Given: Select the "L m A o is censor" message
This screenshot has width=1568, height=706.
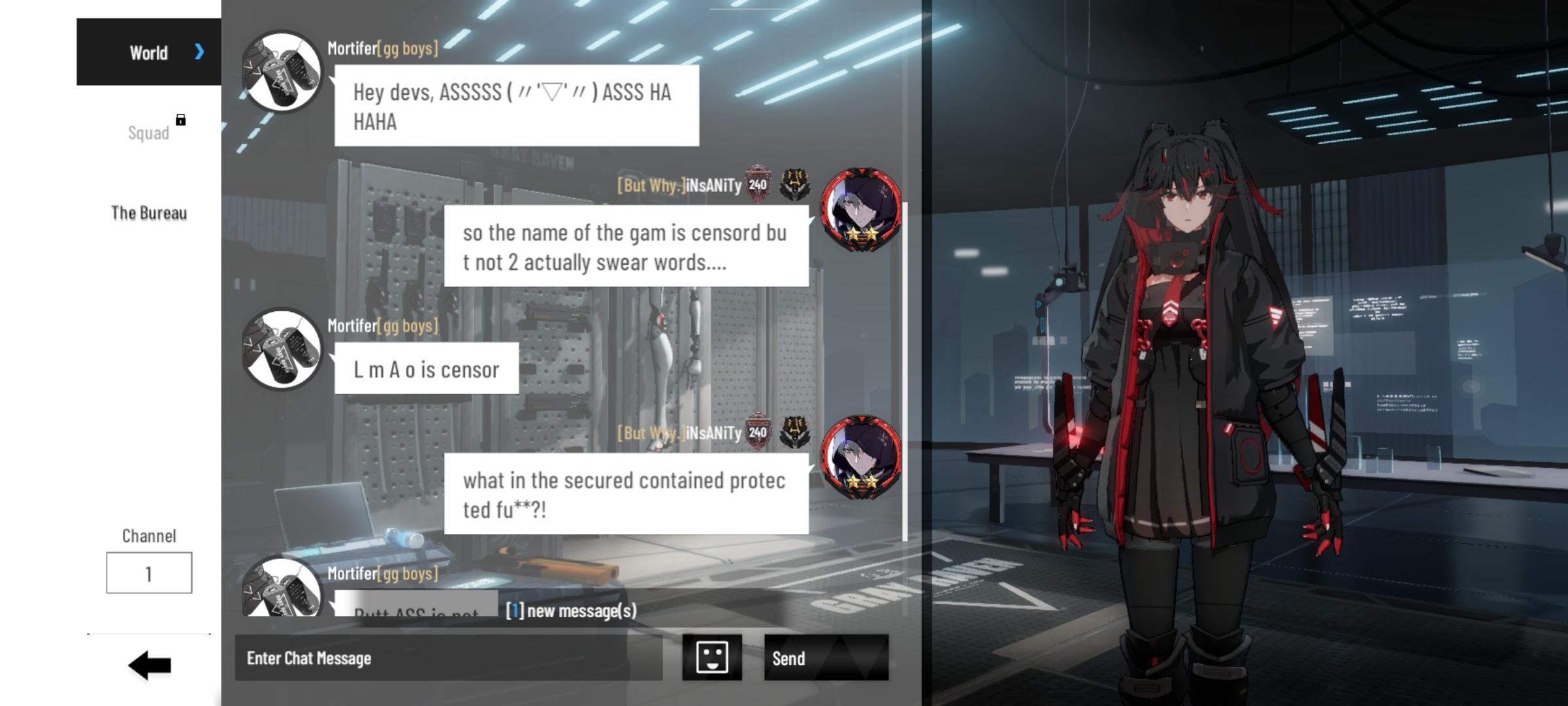Looking at the screenshot, I should click(x=427, y=369).
